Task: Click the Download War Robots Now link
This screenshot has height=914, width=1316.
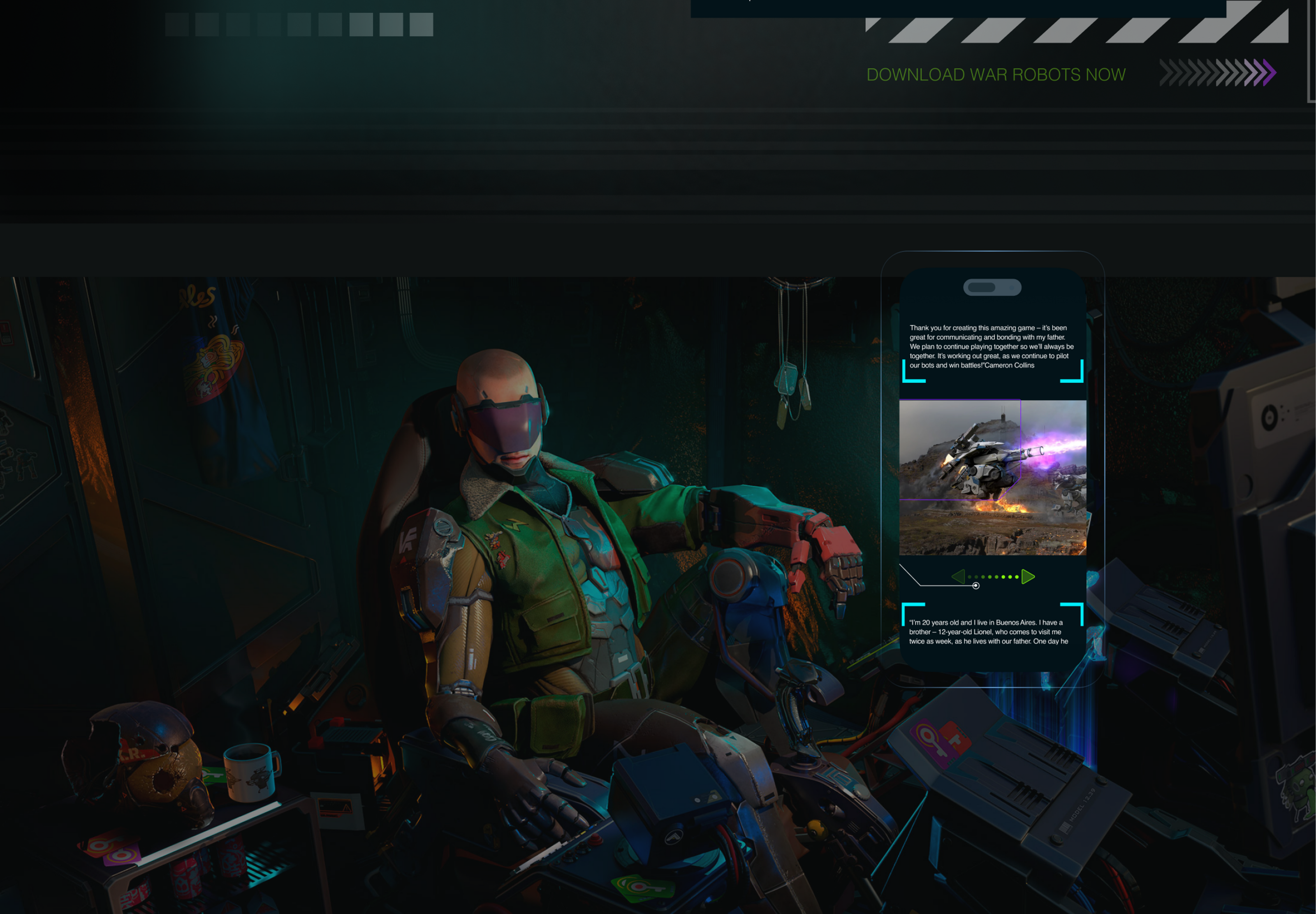Action: [996, 74]
